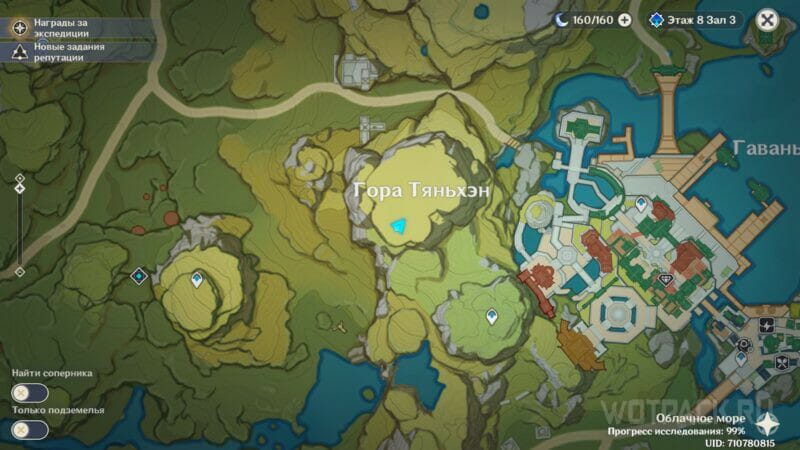
Task: Close the map with the X button
Action: [767, 19]
